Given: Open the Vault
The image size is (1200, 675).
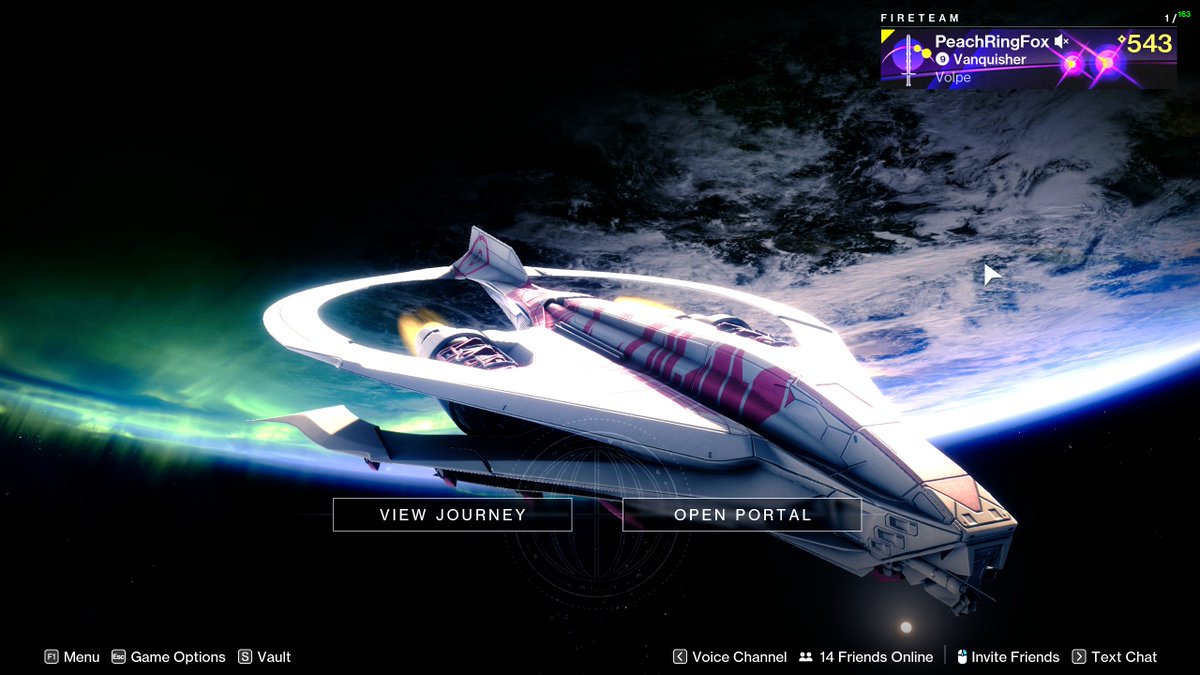Looking at the screenshot, I should click(264, 657).
